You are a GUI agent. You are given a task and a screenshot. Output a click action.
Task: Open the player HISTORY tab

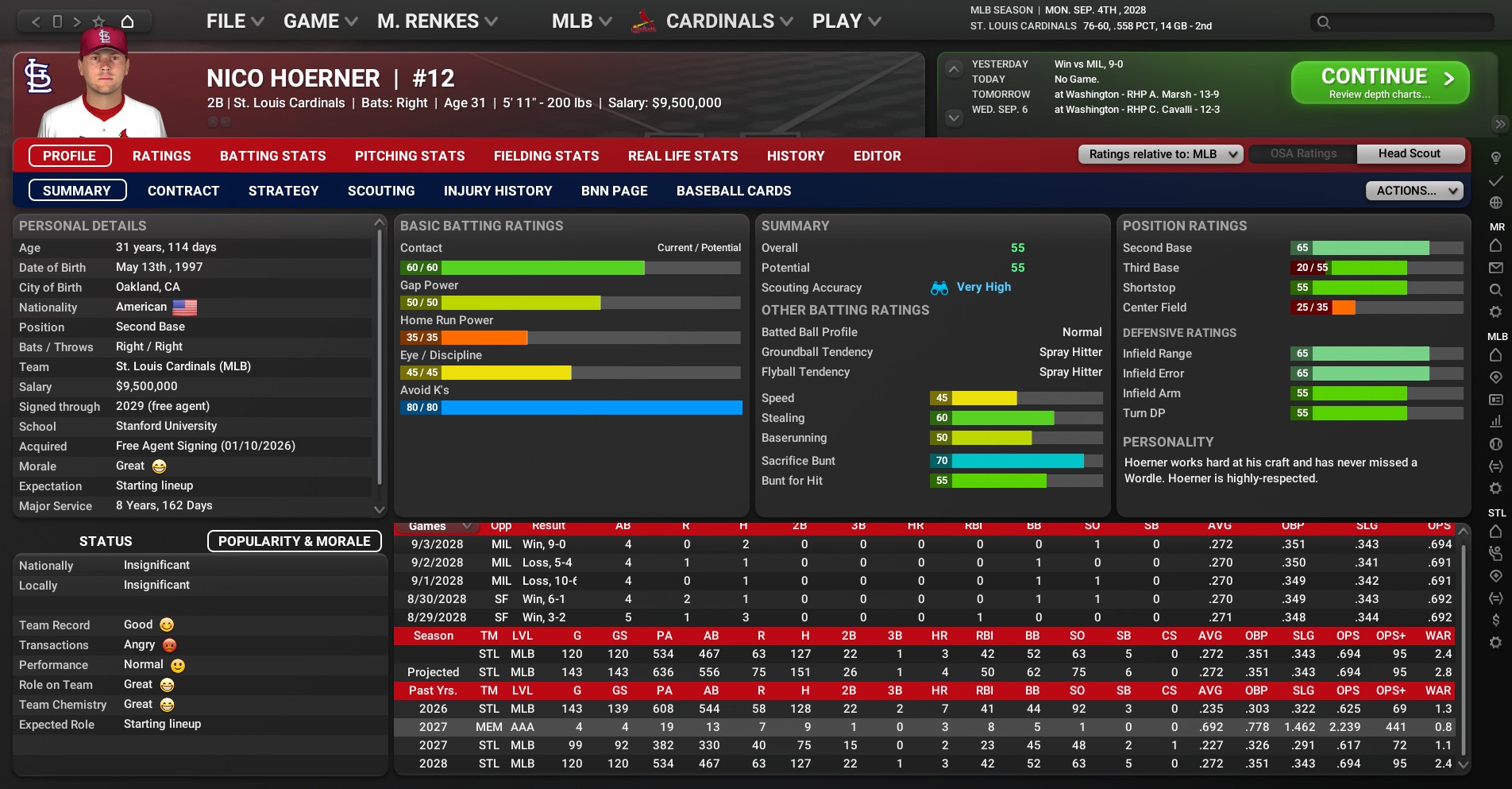pos(795,156)
